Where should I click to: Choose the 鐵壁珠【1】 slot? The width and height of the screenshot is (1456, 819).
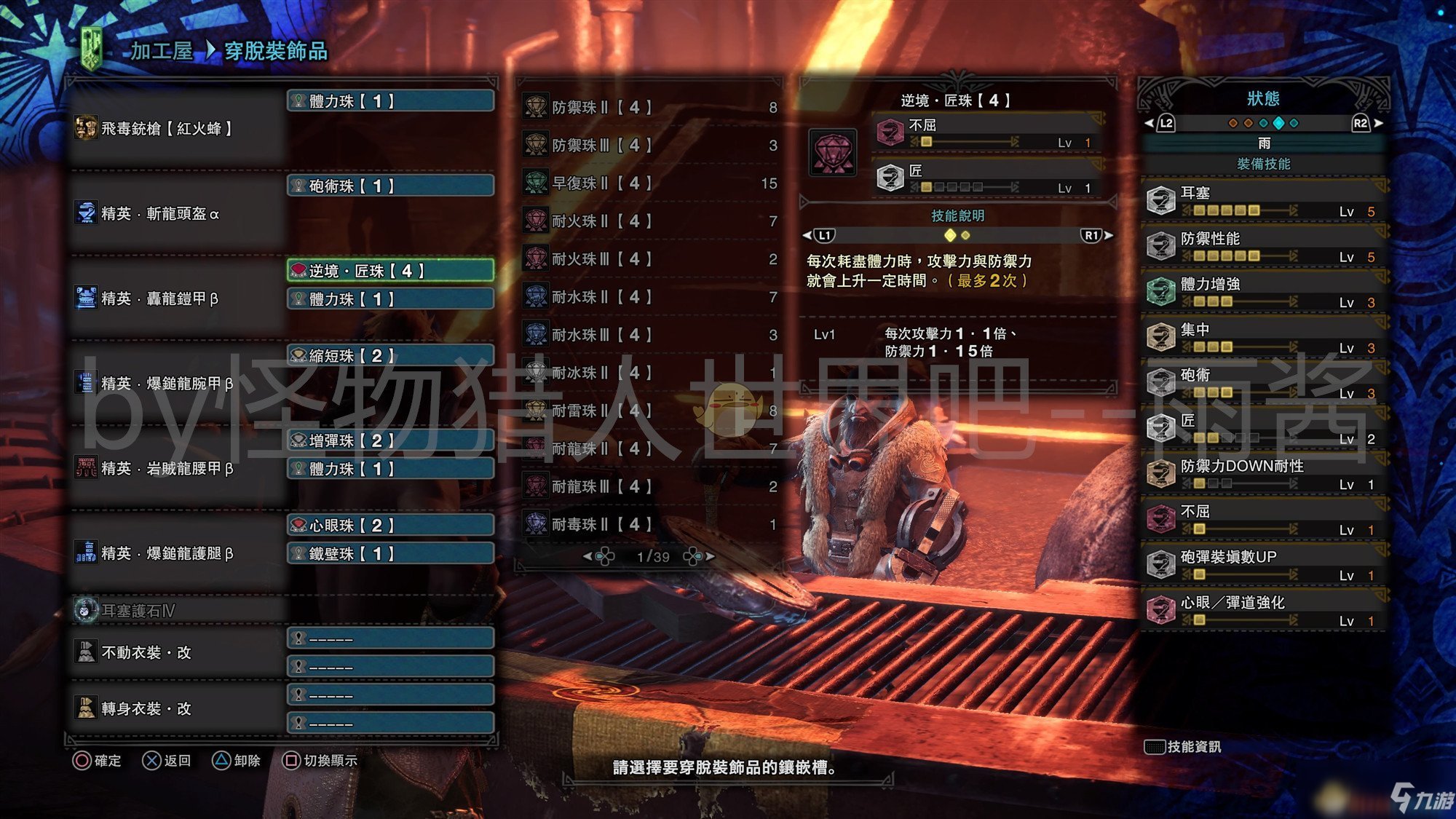(x=391, y=554)
